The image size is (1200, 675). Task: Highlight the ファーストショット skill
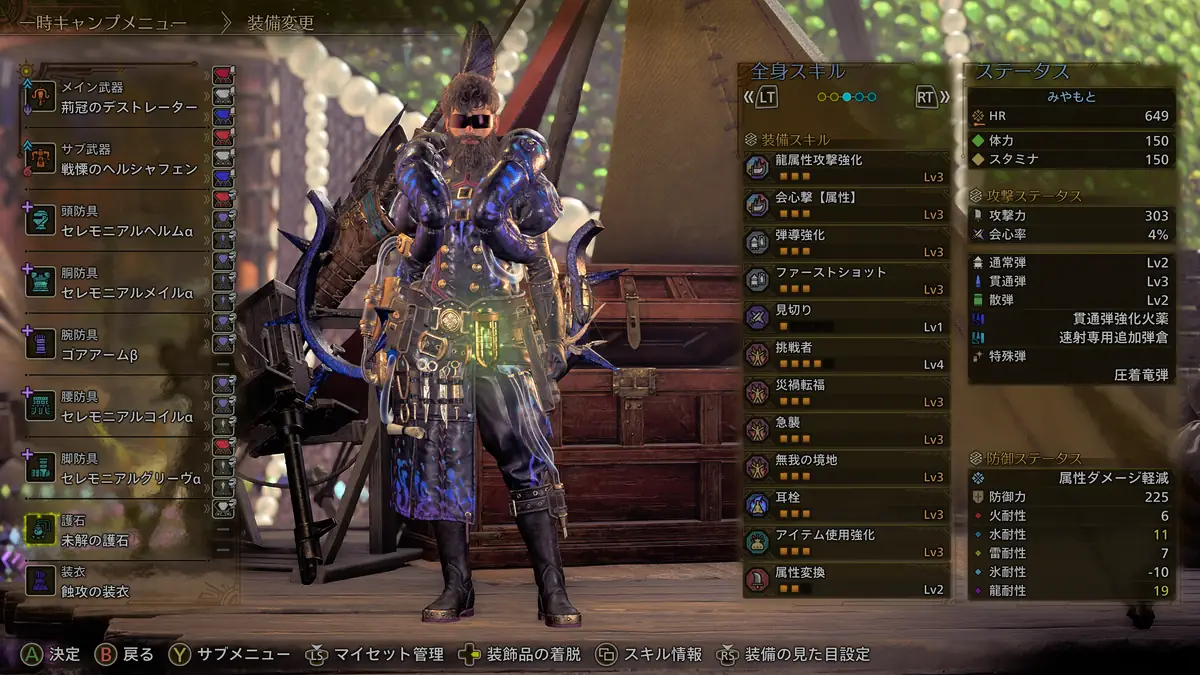846,280
